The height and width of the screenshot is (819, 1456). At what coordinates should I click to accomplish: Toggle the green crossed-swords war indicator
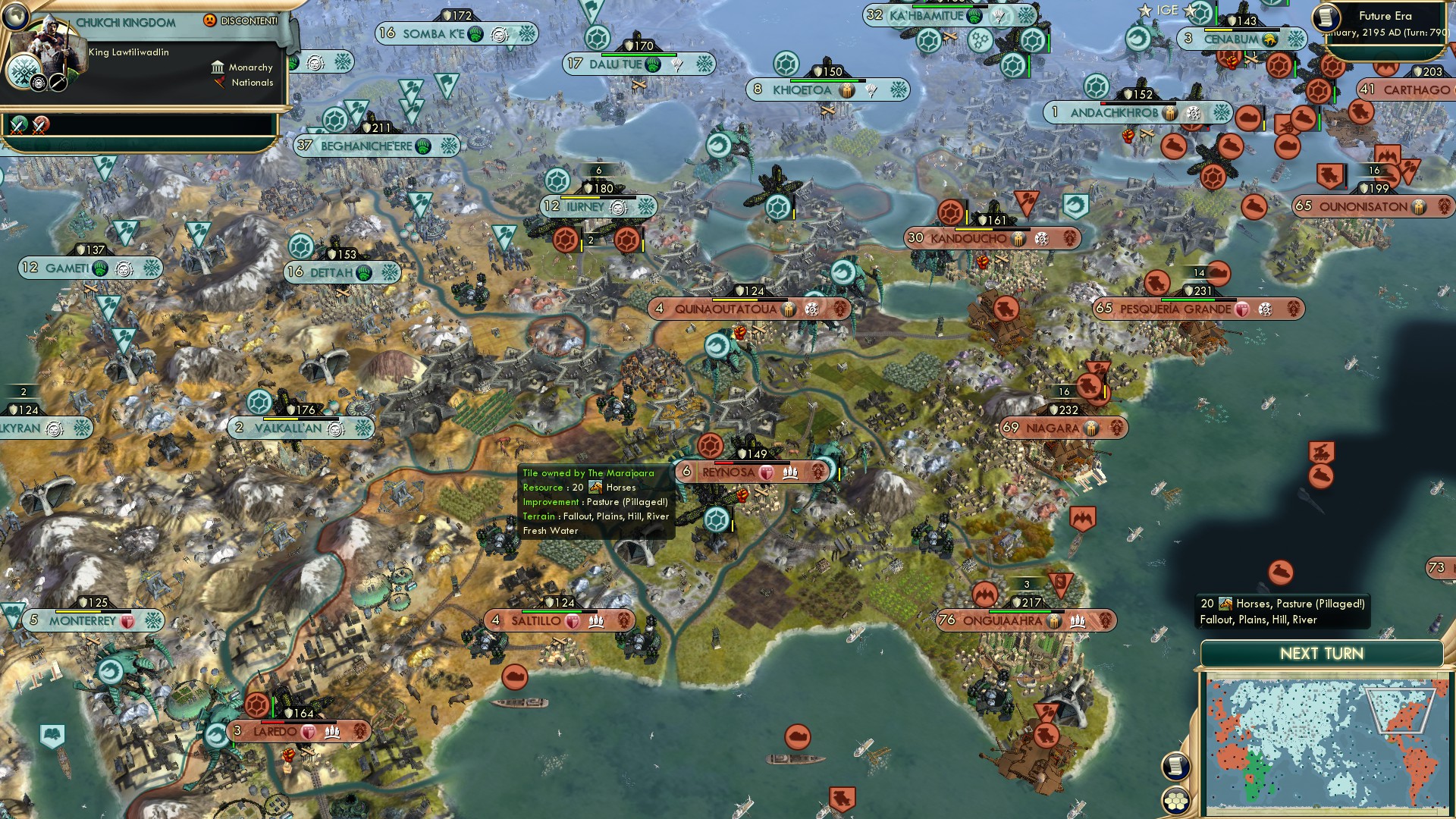17,124
